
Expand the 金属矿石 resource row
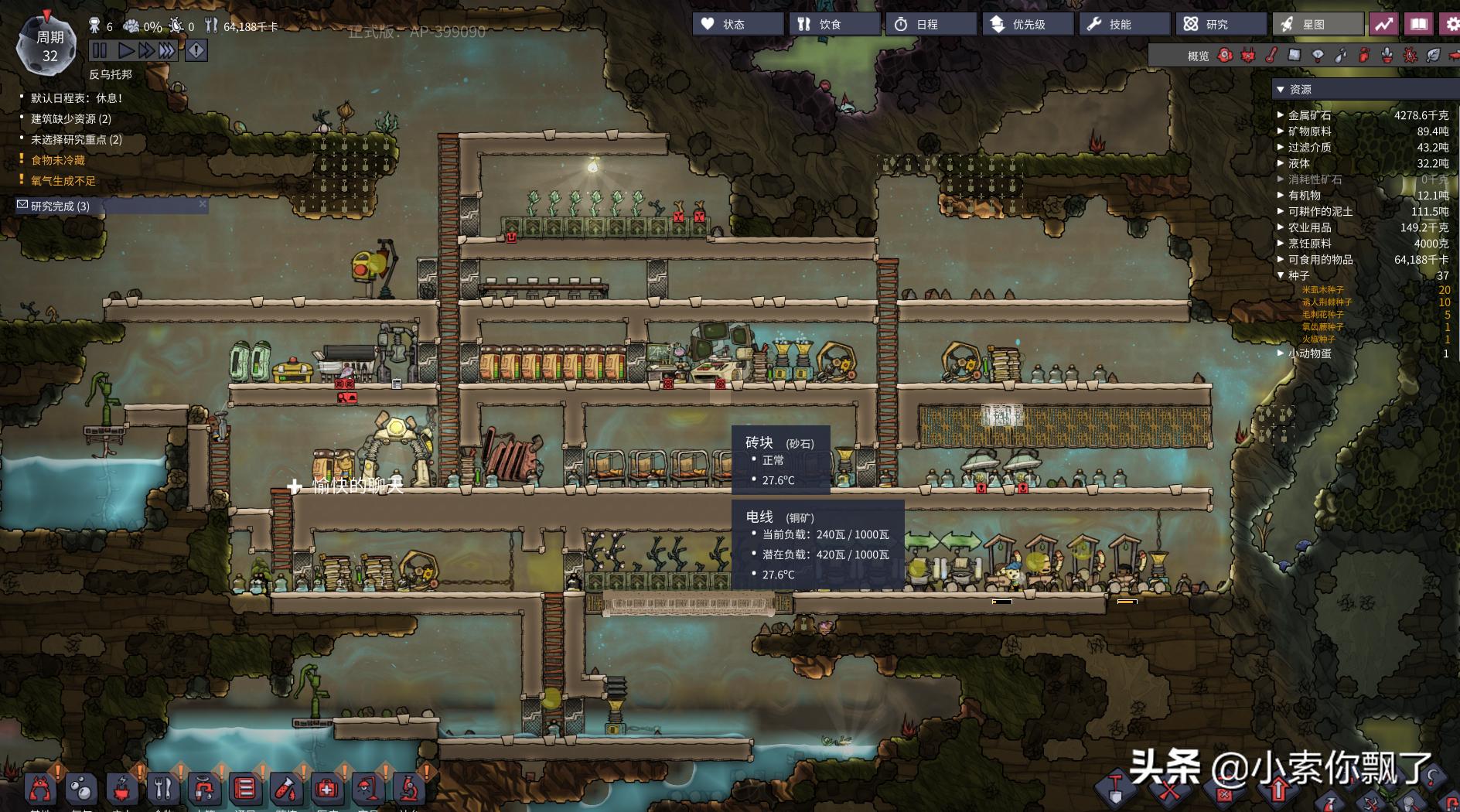[1281, 115]
